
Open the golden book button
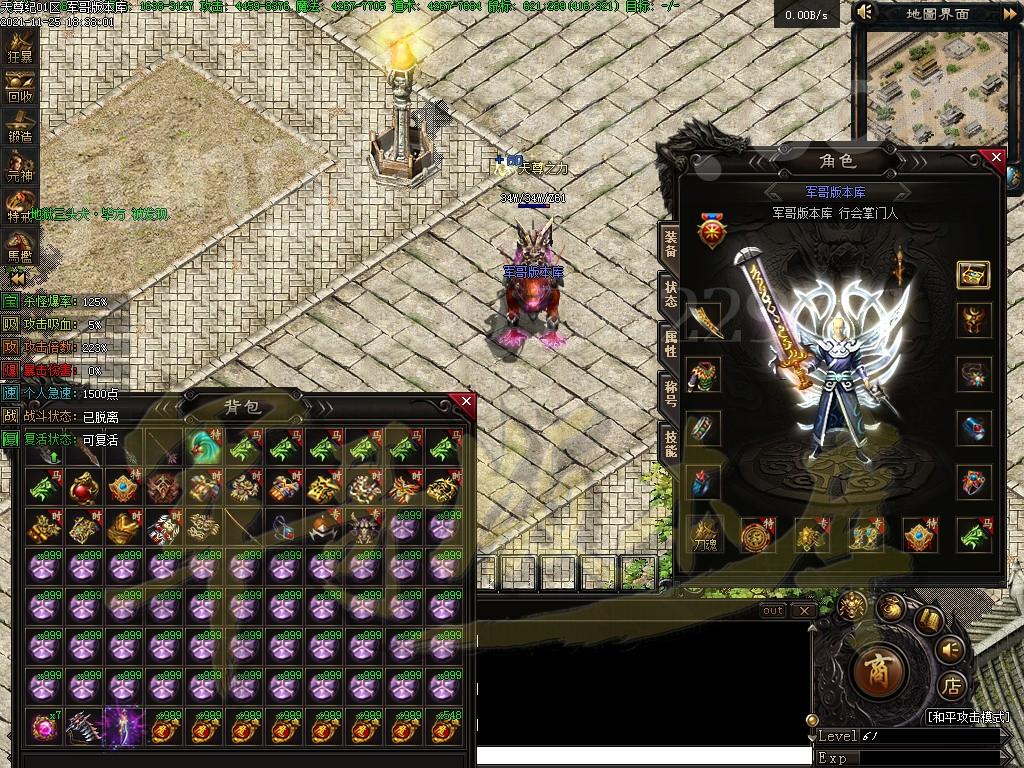point(927,621)
